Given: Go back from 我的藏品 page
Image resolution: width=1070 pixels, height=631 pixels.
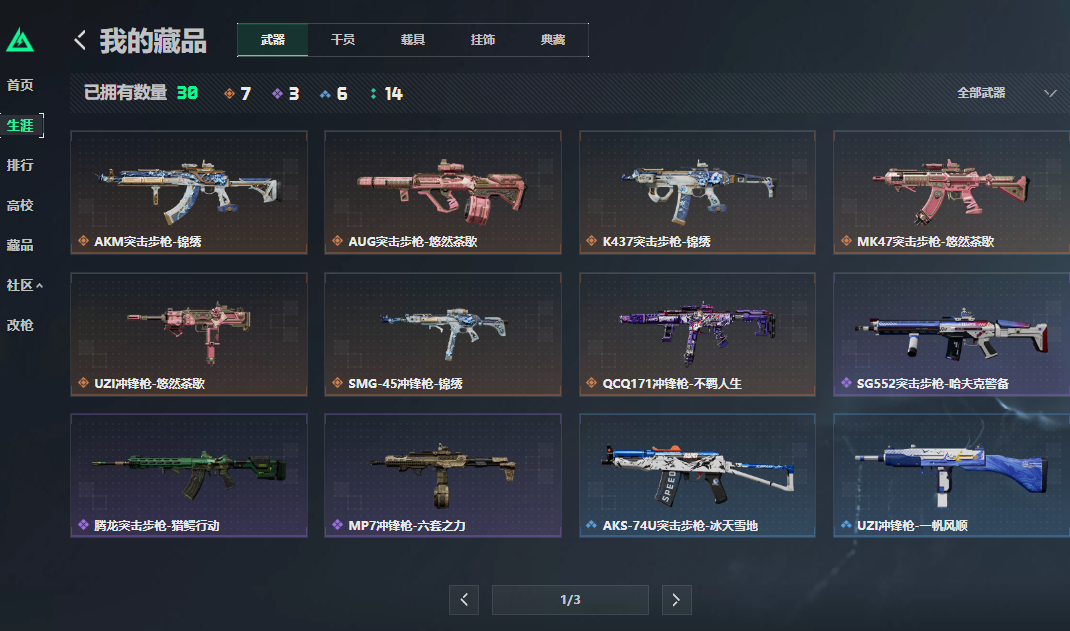Looking at the screenshot, I should click(x=81, y=40).
